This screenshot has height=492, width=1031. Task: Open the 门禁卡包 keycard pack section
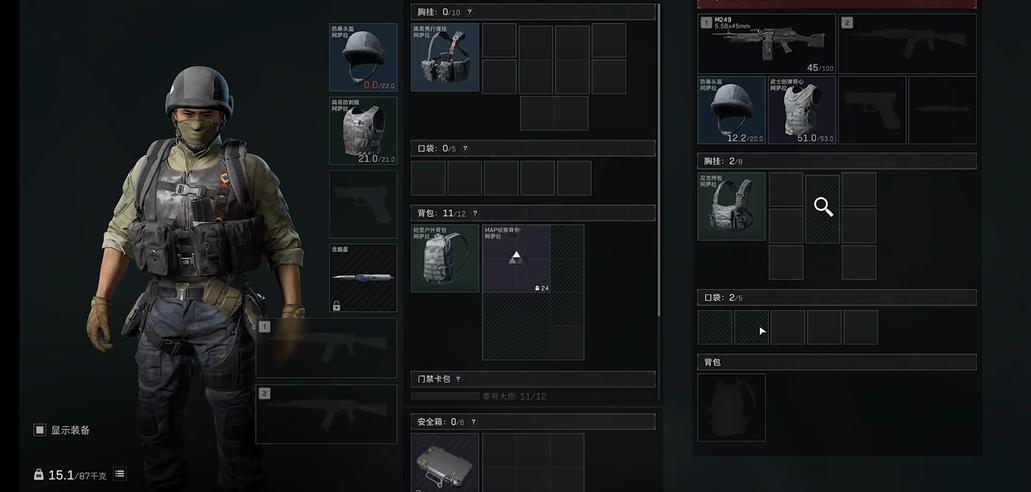(x=534, y=379)
